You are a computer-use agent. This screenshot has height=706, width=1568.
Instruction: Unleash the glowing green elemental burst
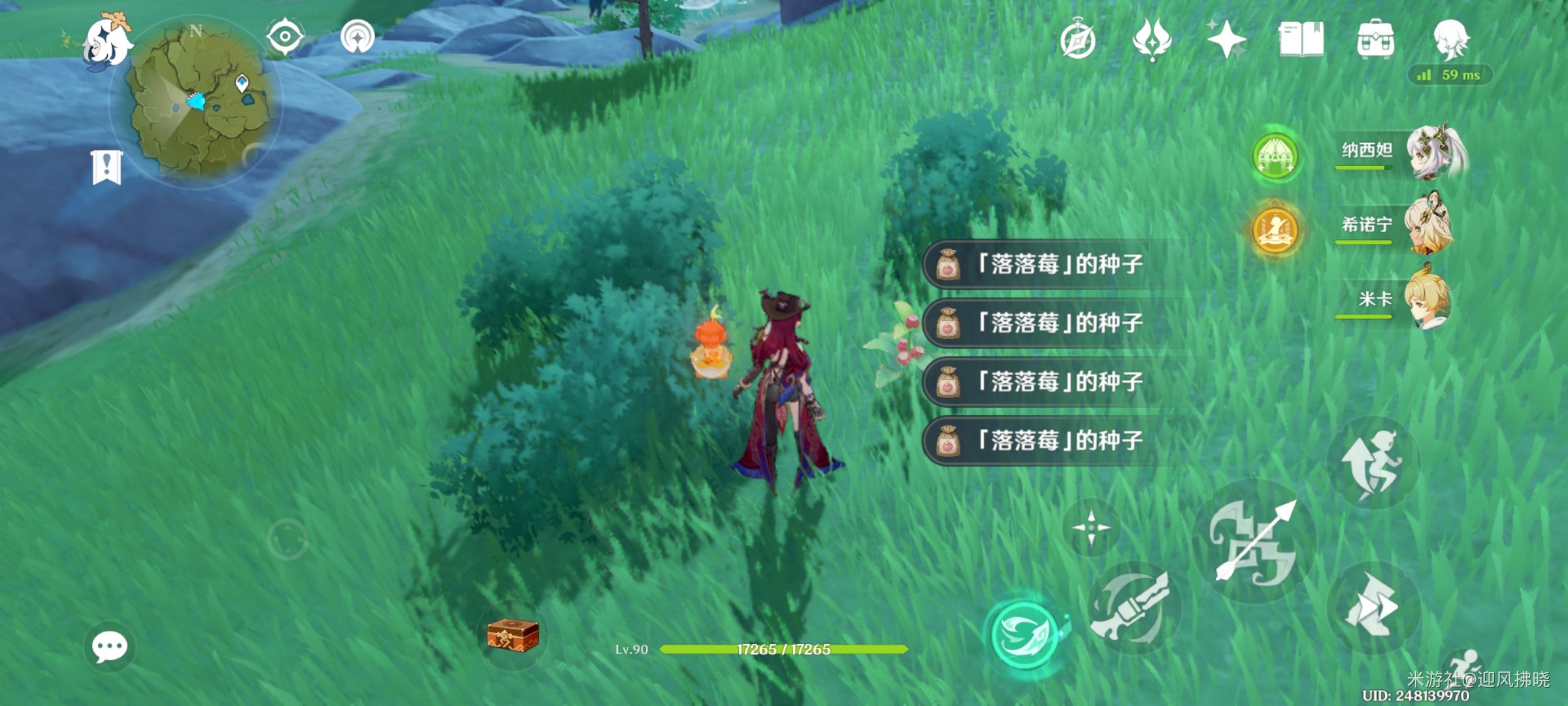[1024, 634]
